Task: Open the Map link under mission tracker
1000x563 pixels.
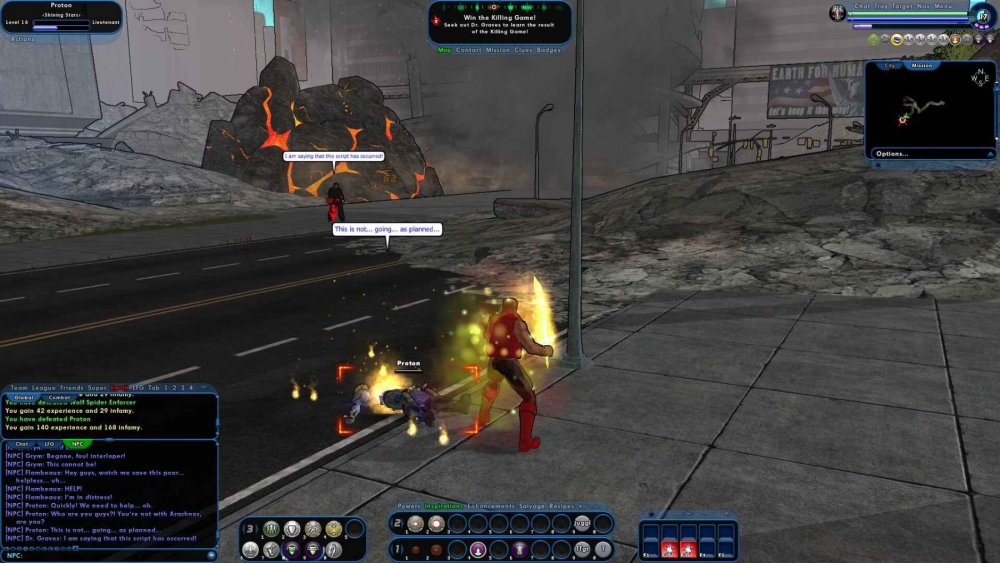Action: coord(445,50)
